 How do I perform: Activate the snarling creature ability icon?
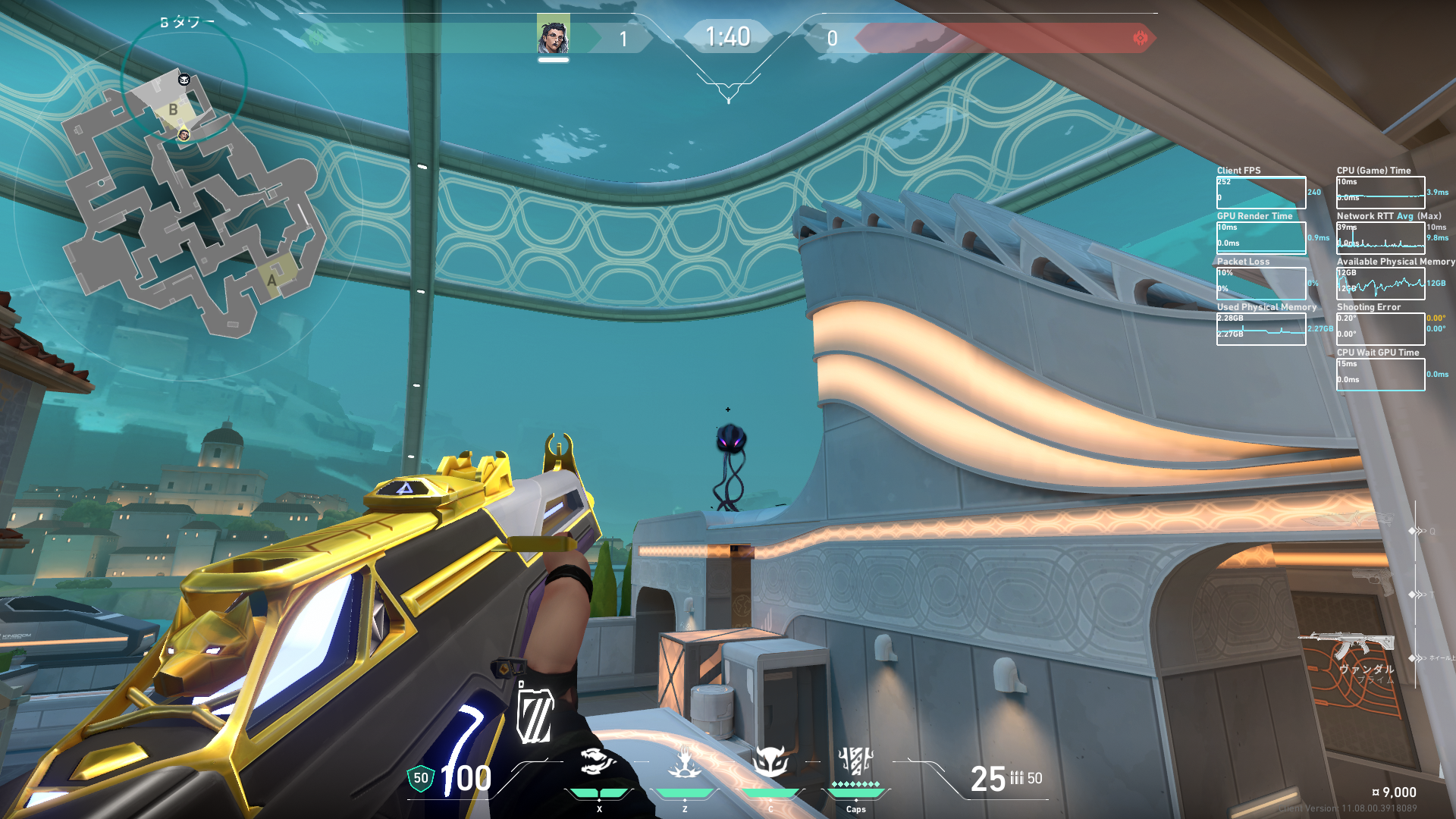coord(598,761)
